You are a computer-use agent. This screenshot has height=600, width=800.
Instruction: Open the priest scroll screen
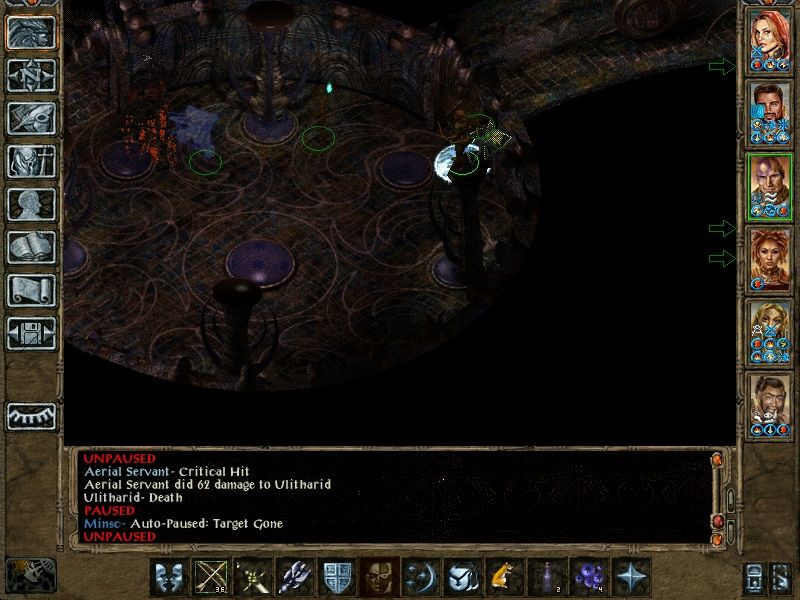point(32,291)
